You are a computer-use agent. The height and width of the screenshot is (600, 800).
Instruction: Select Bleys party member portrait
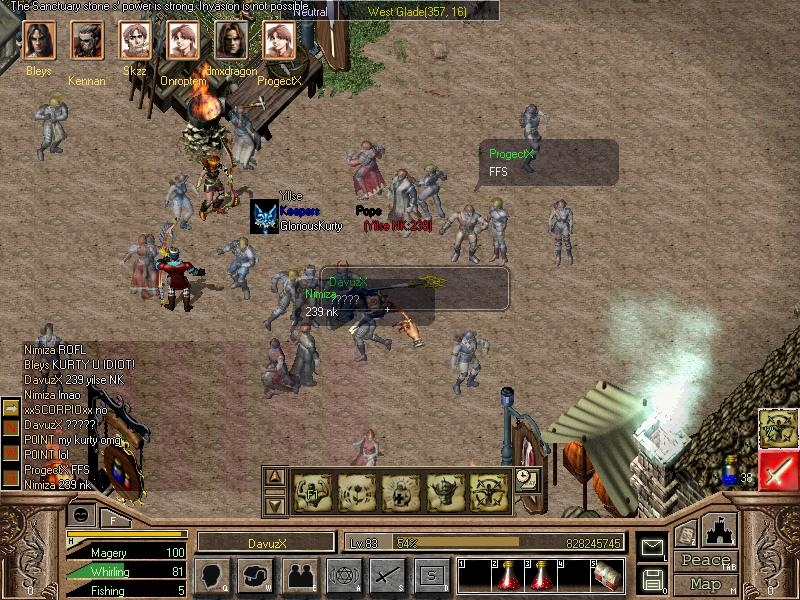[x=38, y=41]
